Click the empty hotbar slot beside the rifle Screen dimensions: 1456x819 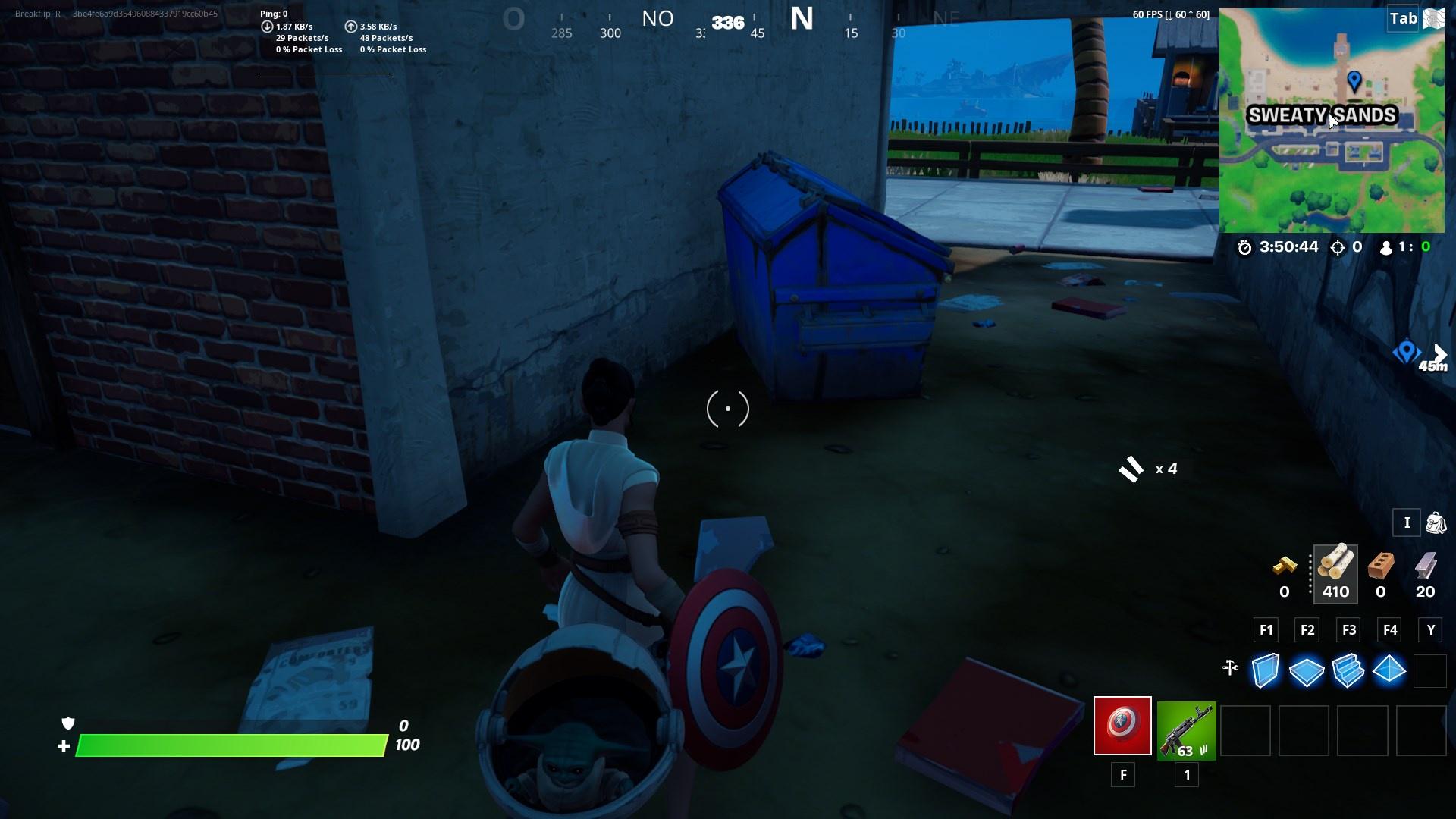point(1247,730)
